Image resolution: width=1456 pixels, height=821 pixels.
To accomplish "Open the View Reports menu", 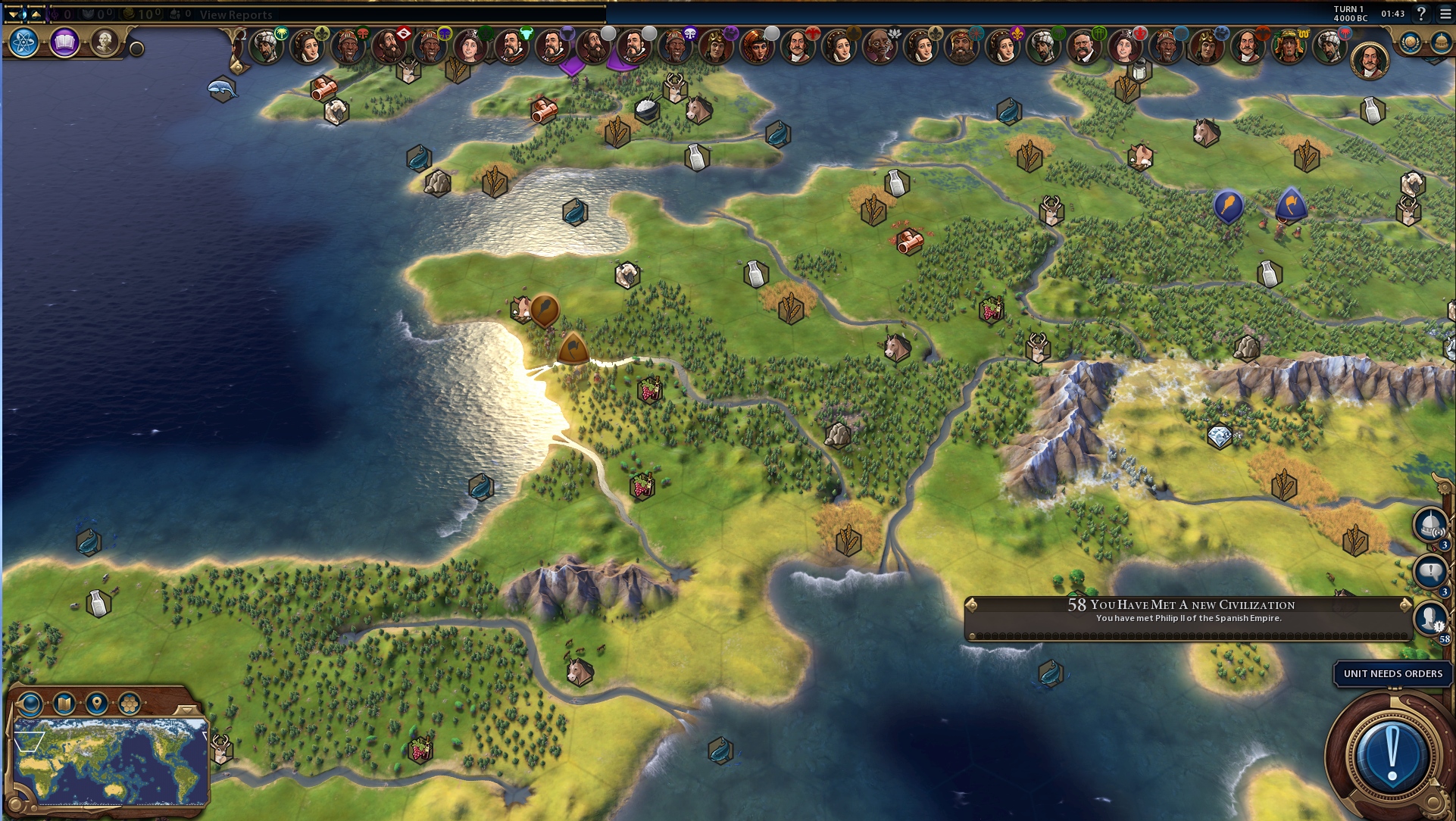I will (x=236, y=14).
